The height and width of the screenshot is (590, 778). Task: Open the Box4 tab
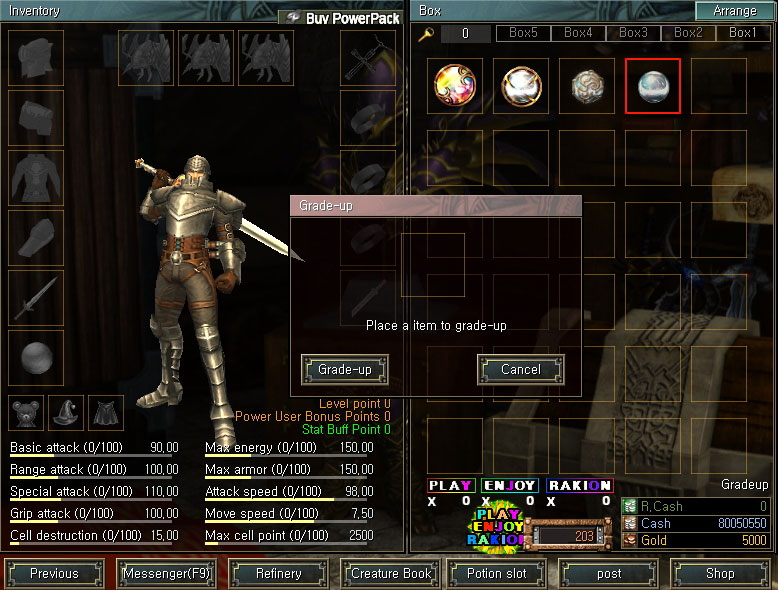tap(578, 33)
